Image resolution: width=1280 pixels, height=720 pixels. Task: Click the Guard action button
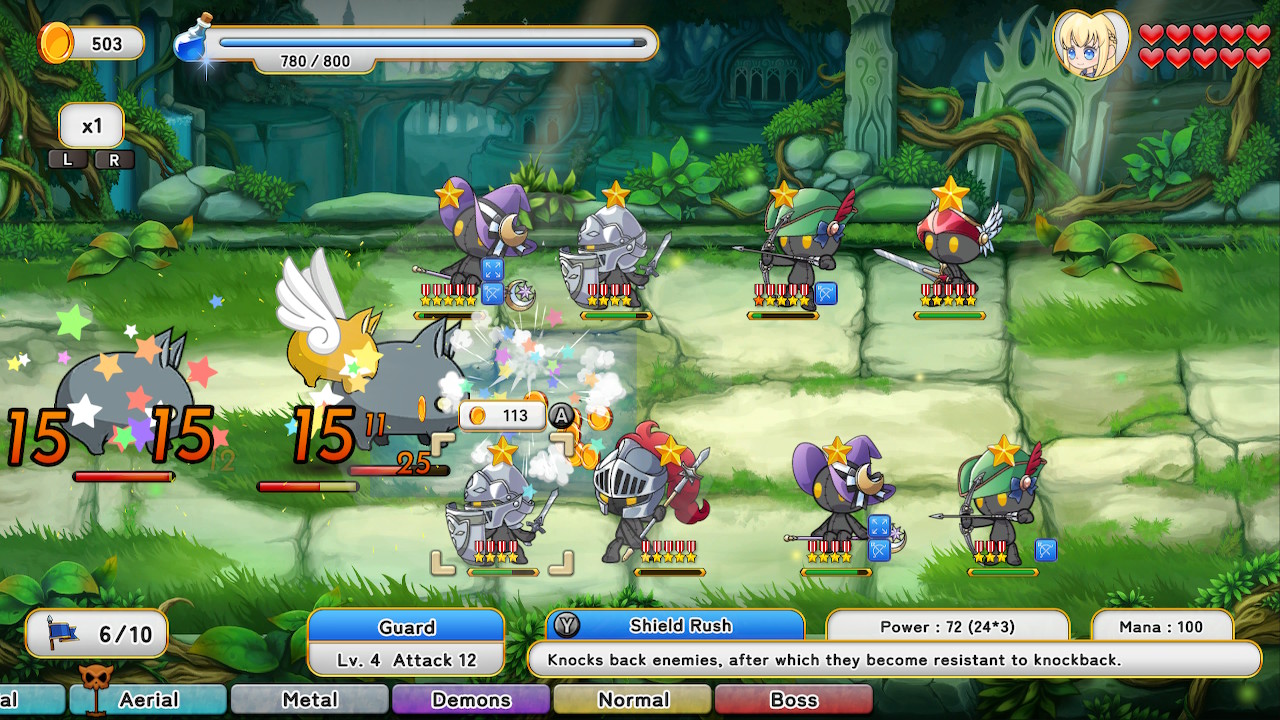pos(406,627)
